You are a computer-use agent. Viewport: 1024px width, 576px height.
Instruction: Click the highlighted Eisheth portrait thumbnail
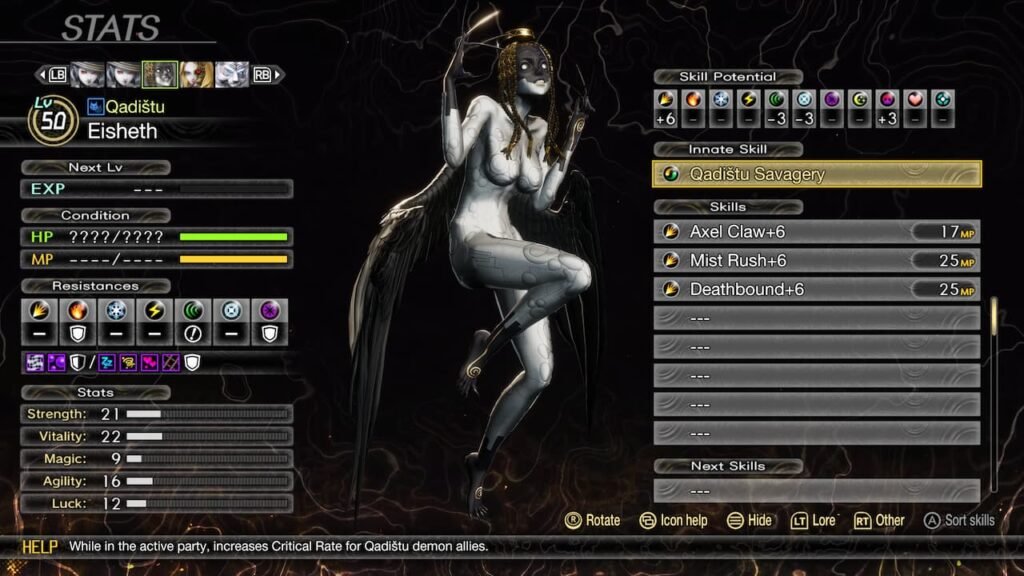click(160, 74)
